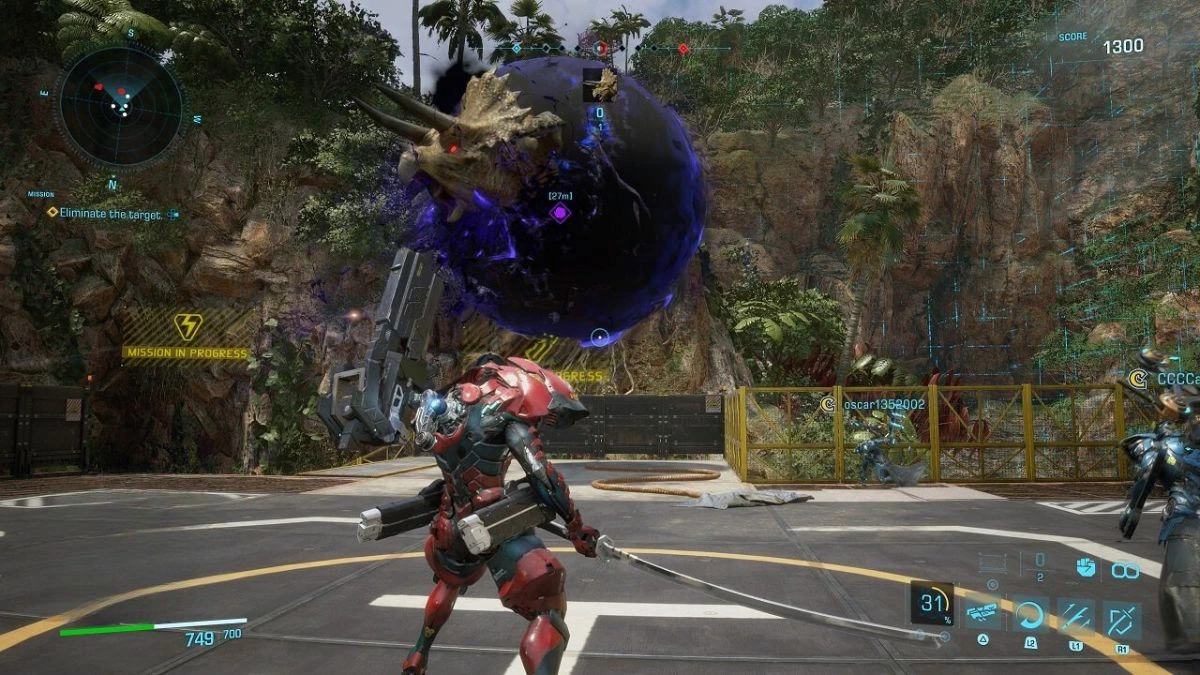Trigger the crossed-out shield ability icon
The width and height of the screenshot is (1200, 675).
click(1121, 618)
